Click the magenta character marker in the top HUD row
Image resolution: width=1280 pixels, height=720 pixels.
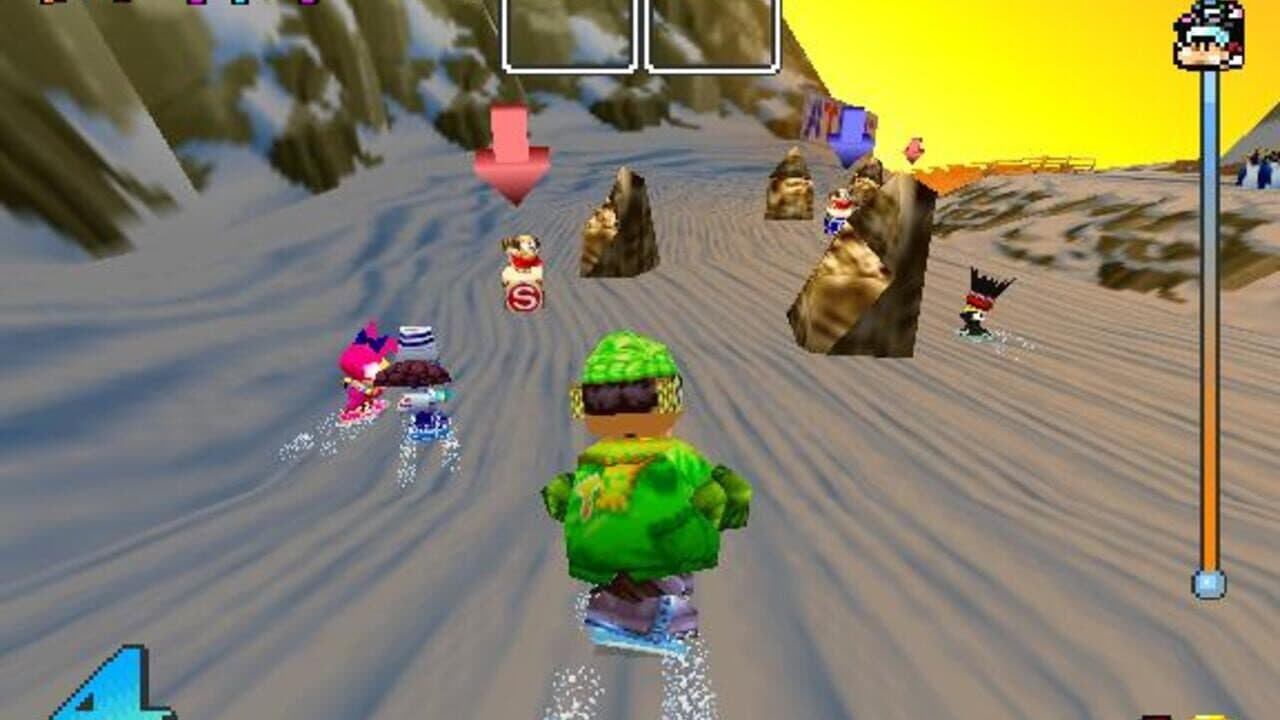[x=196, y=5]
